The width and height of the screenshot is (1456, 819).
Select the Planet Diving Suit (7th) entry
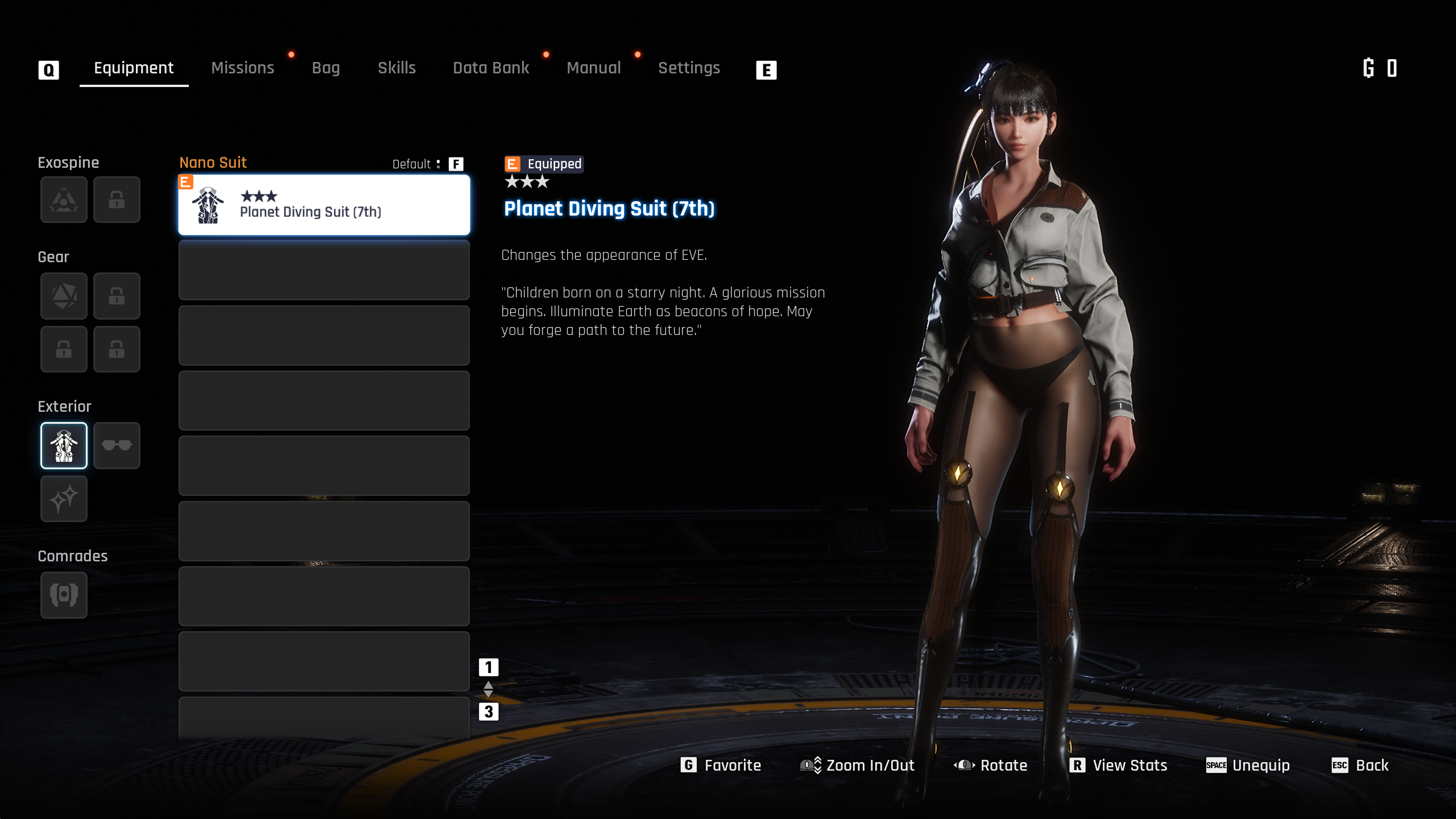point(324,205)
